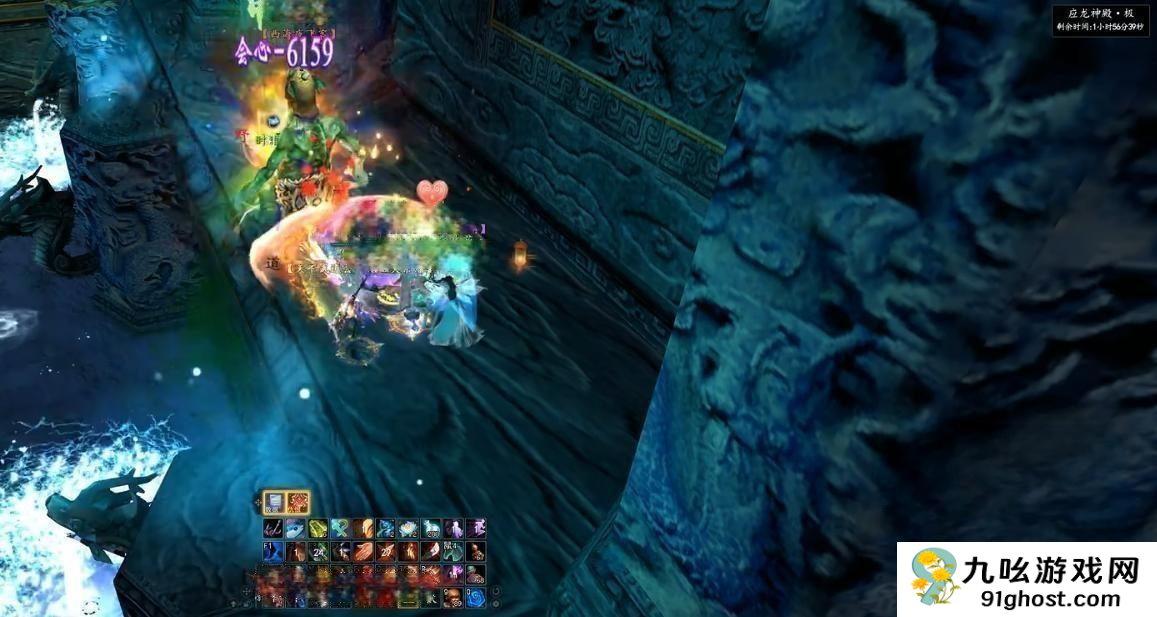1157x617 pixels.
Task: Use the white beast skill icon
Action: click(431, 528)
